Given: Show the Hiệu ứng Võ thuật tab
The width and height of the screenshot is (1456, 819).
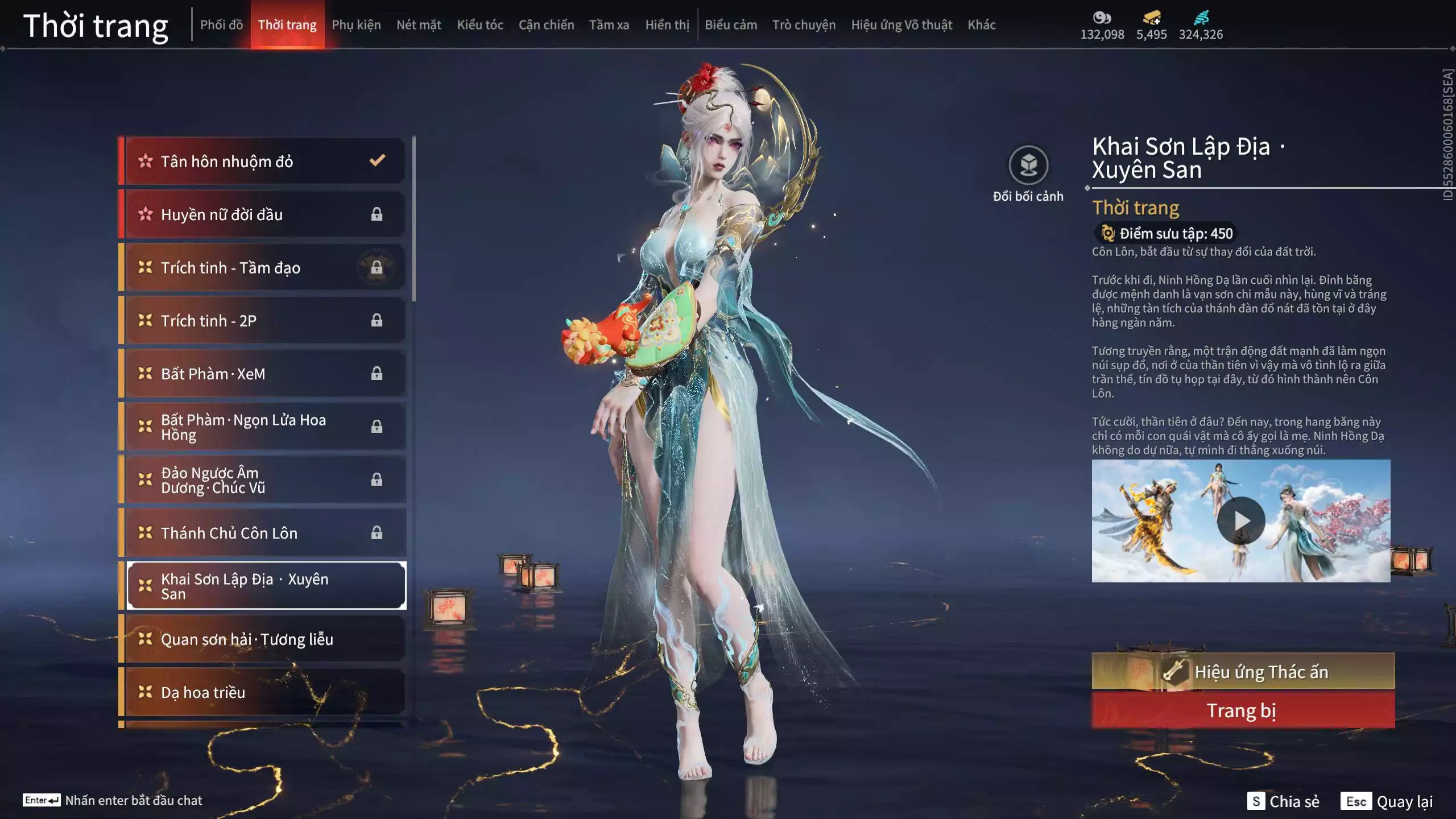Looking at the screenshot, I should [901, 25].
